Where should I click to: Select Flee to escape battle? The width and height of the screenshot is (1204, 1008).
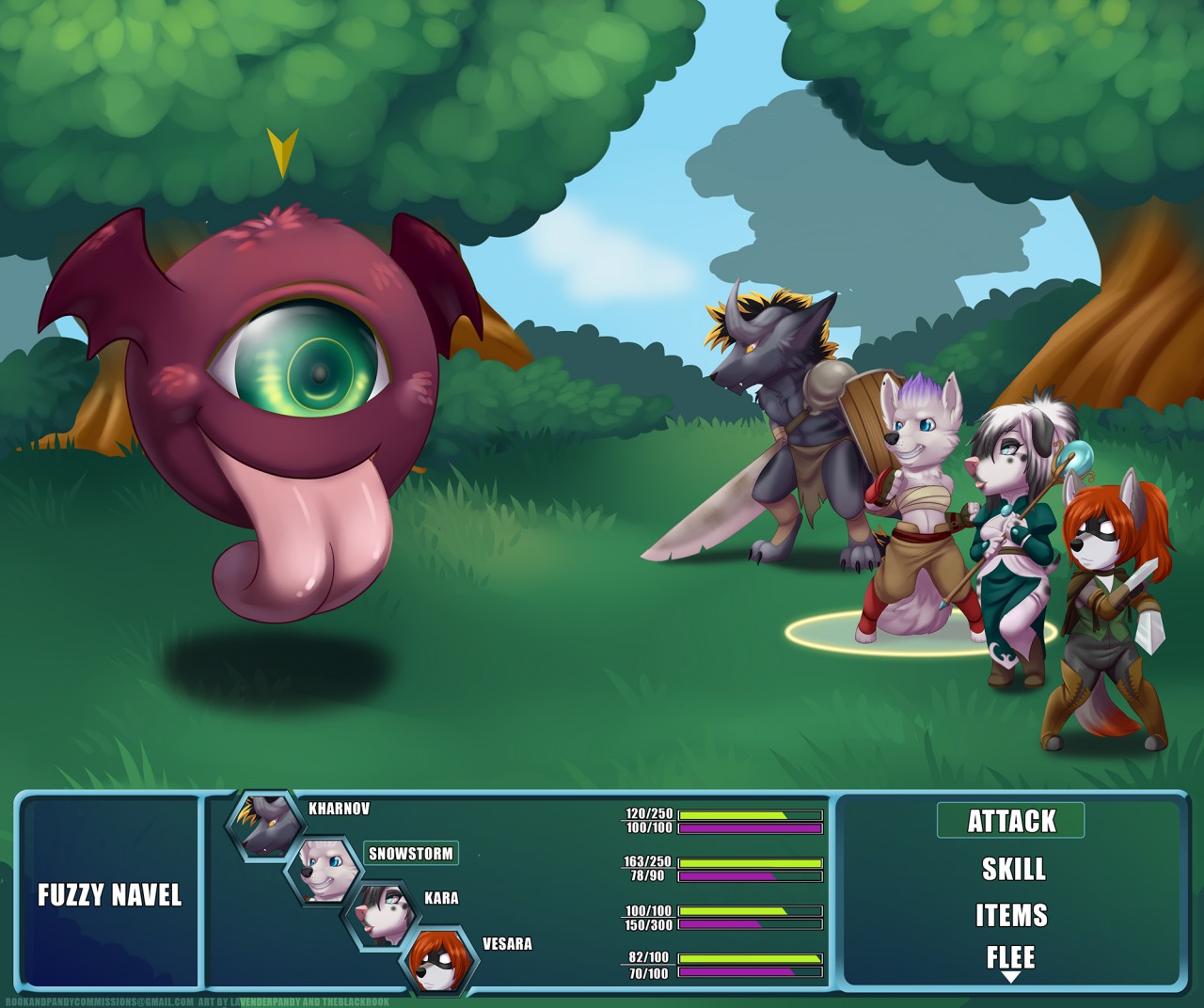1010,957
